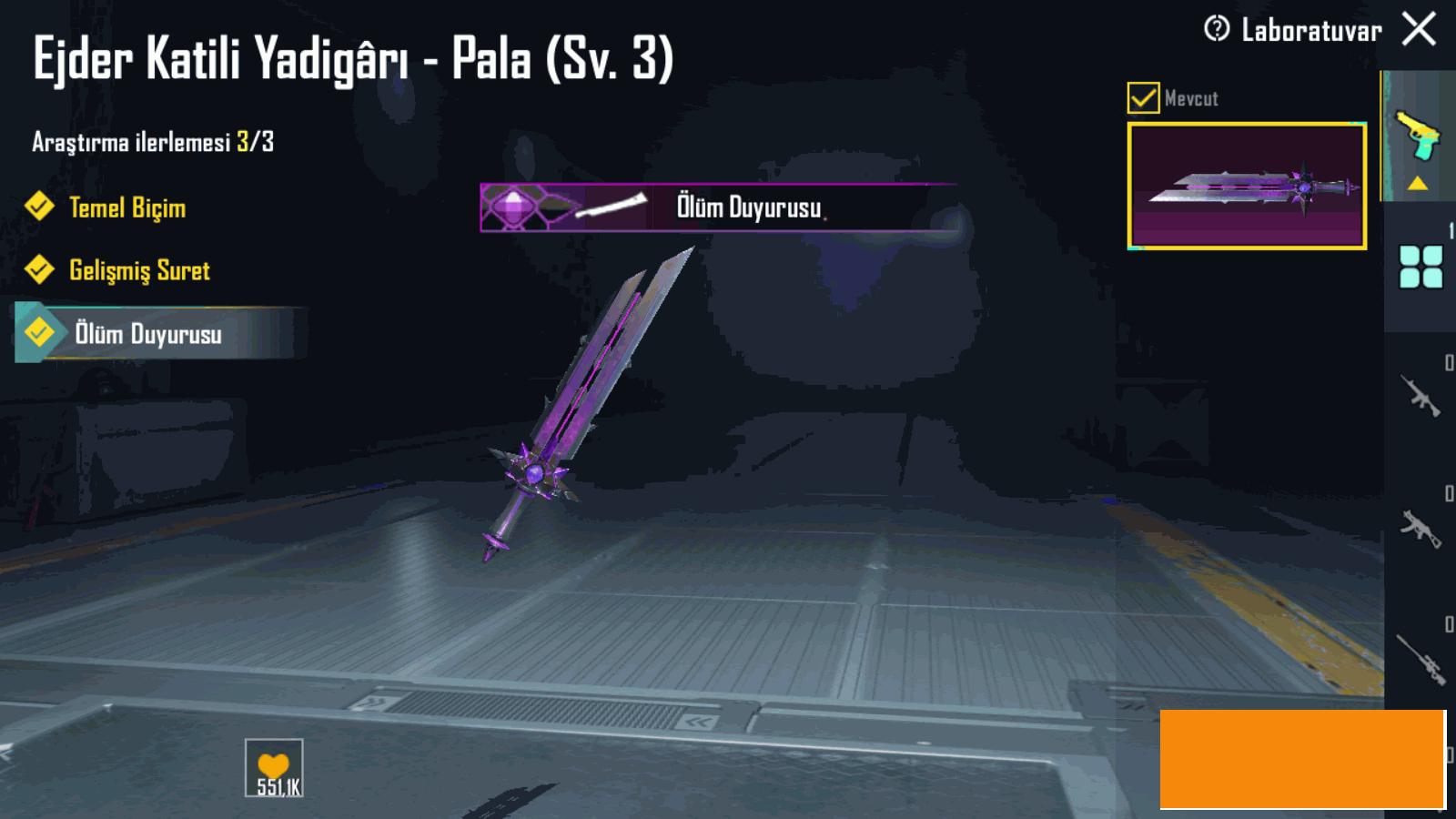The width and height of the screenshot is (1456, 819).
Task: Tap the heart likes counter
Action: click(x=274, y=769)
